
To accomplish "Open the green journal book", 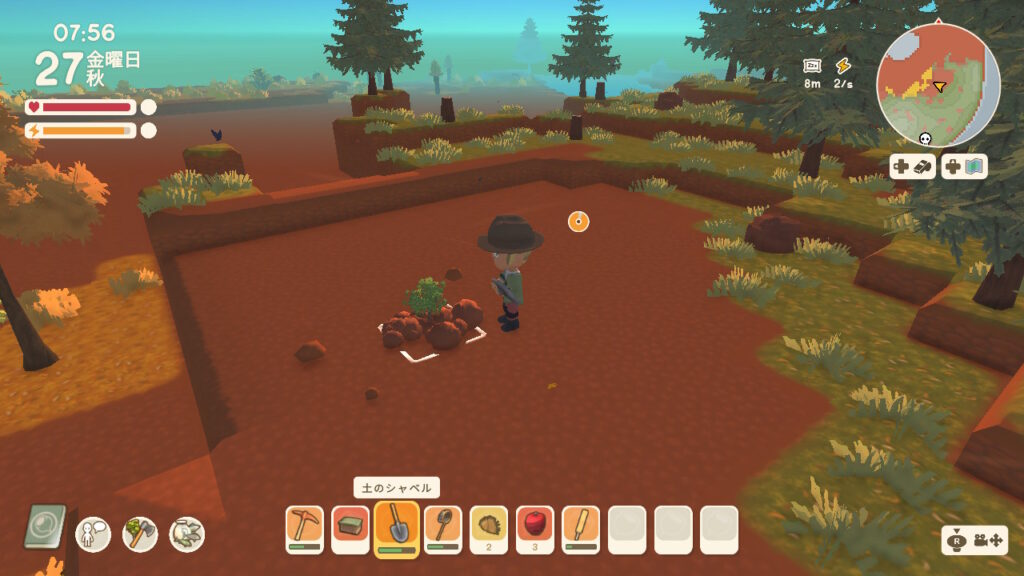I will (x=45, y=527).
